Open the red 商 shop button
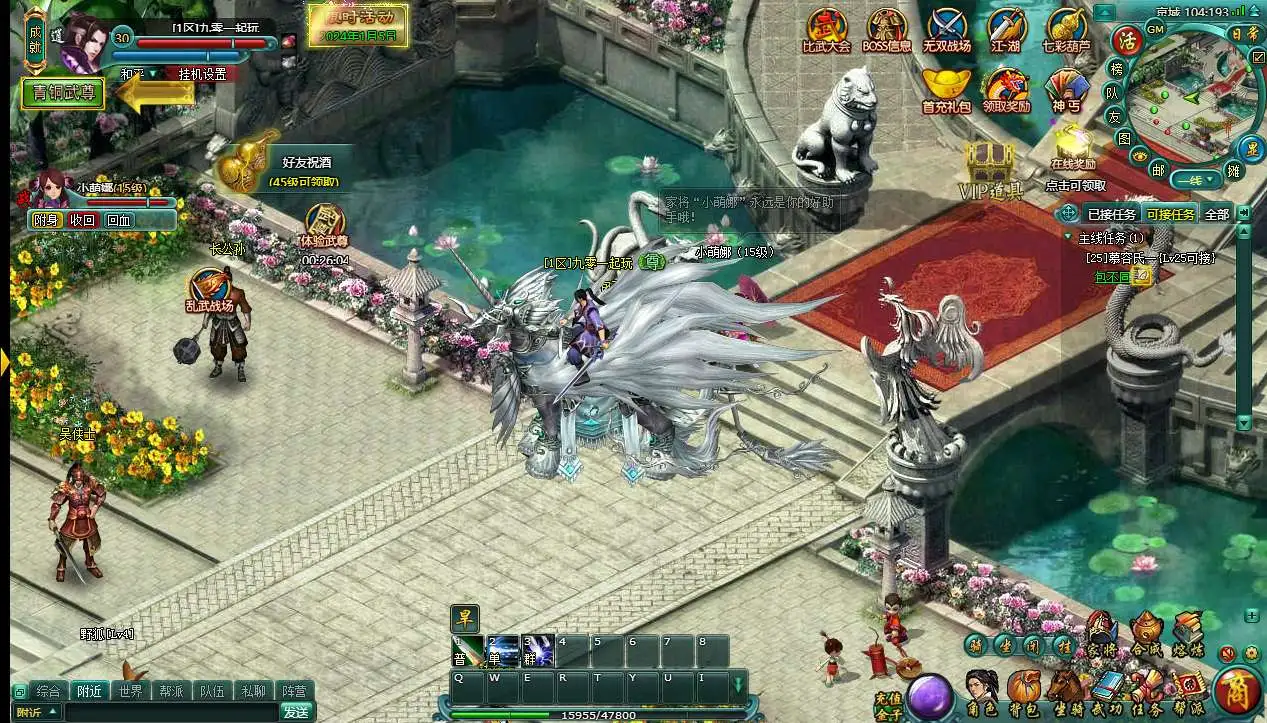This screenshot has height=723, width=1267. coord(1236,690)
